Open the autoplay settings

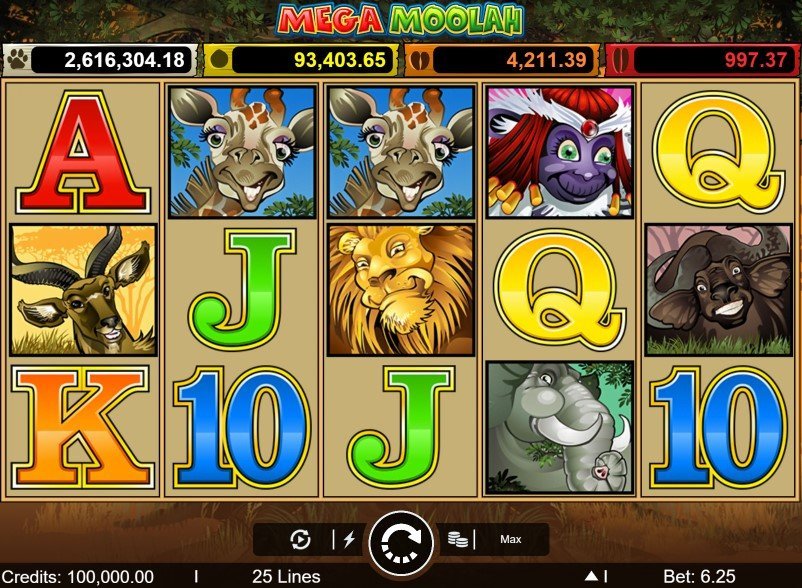tap(300, 540)
